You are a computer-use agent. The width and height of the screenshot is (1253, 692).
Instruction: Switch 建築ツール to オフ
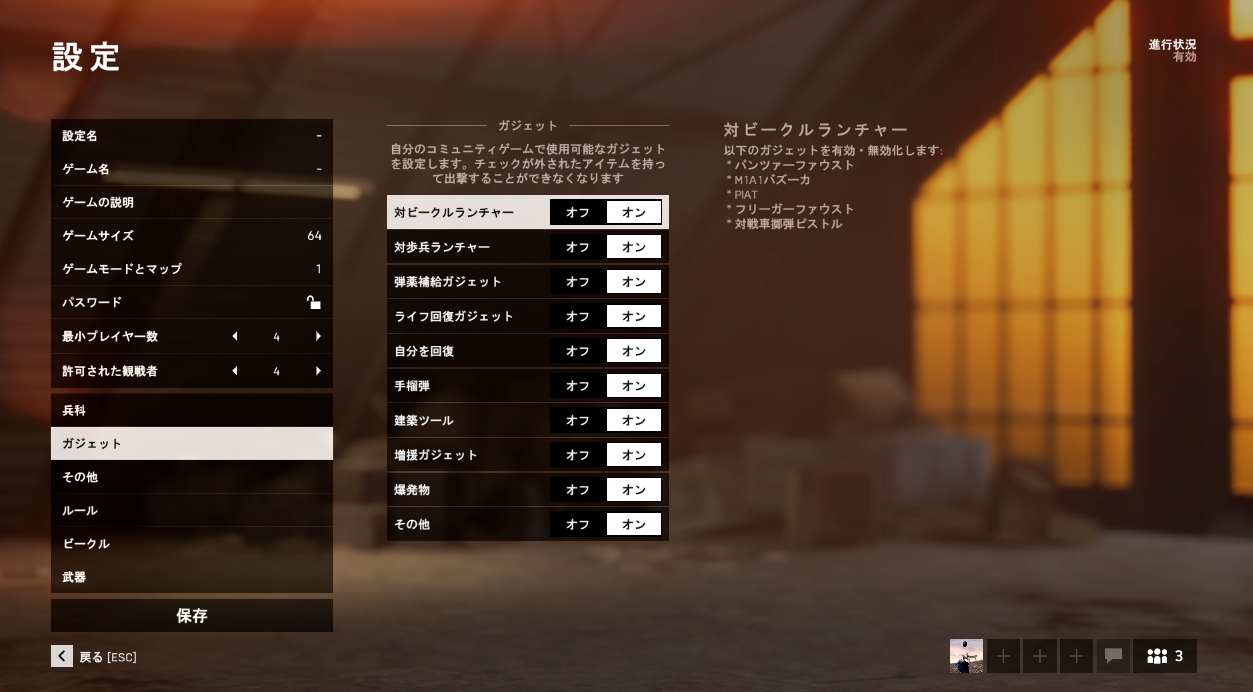click(578, 421)
